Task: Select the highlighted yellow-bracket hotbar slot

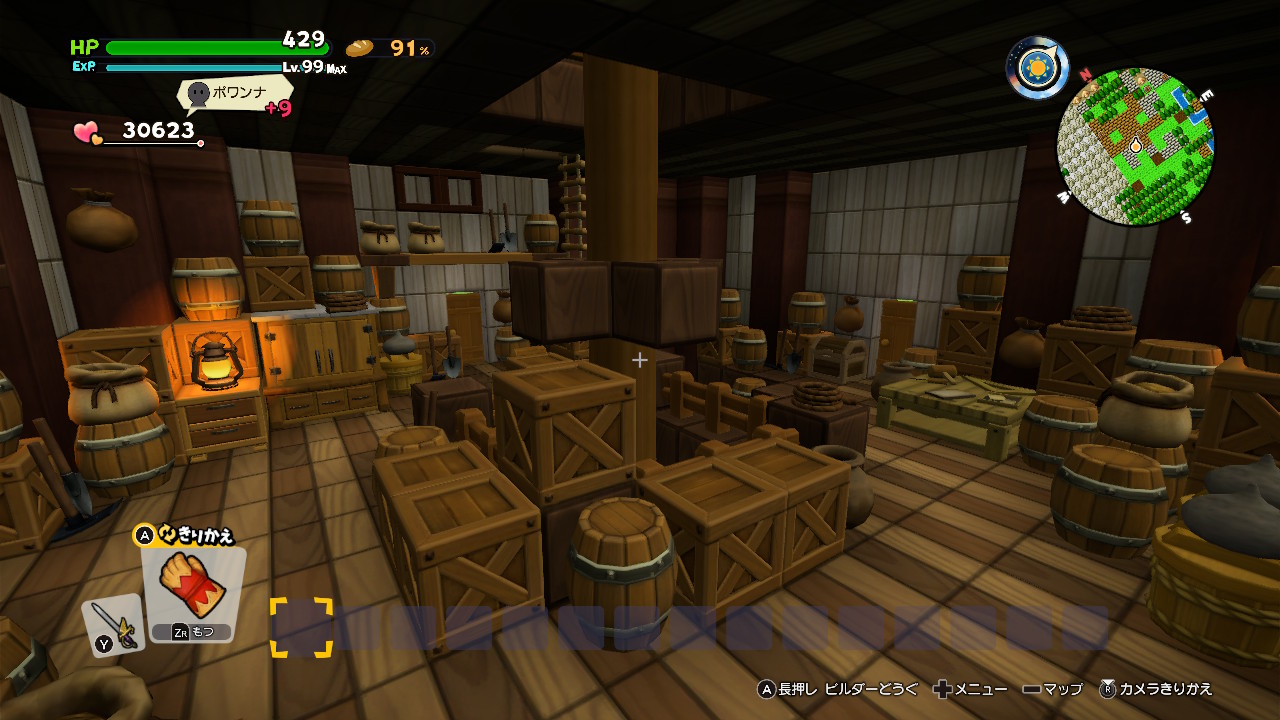Action: tap(301, 627)
